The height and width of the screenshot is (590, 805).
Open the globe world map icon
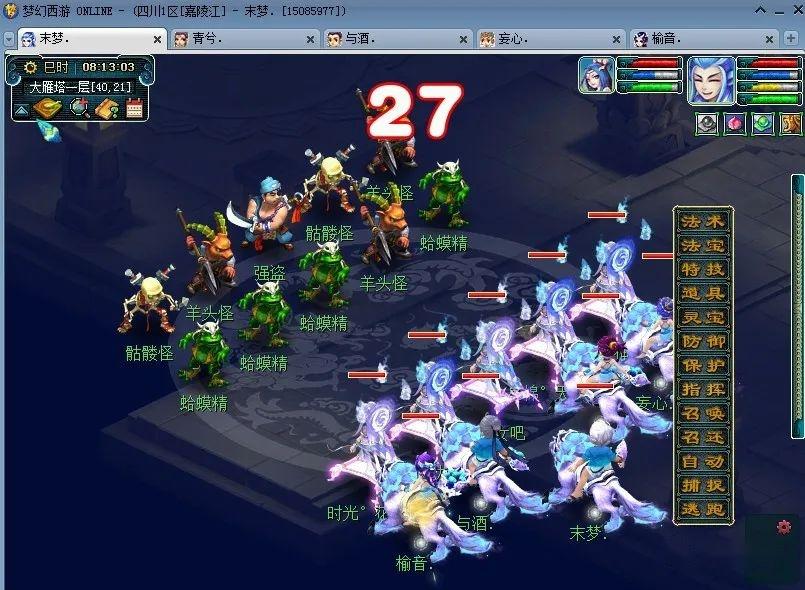78,108
